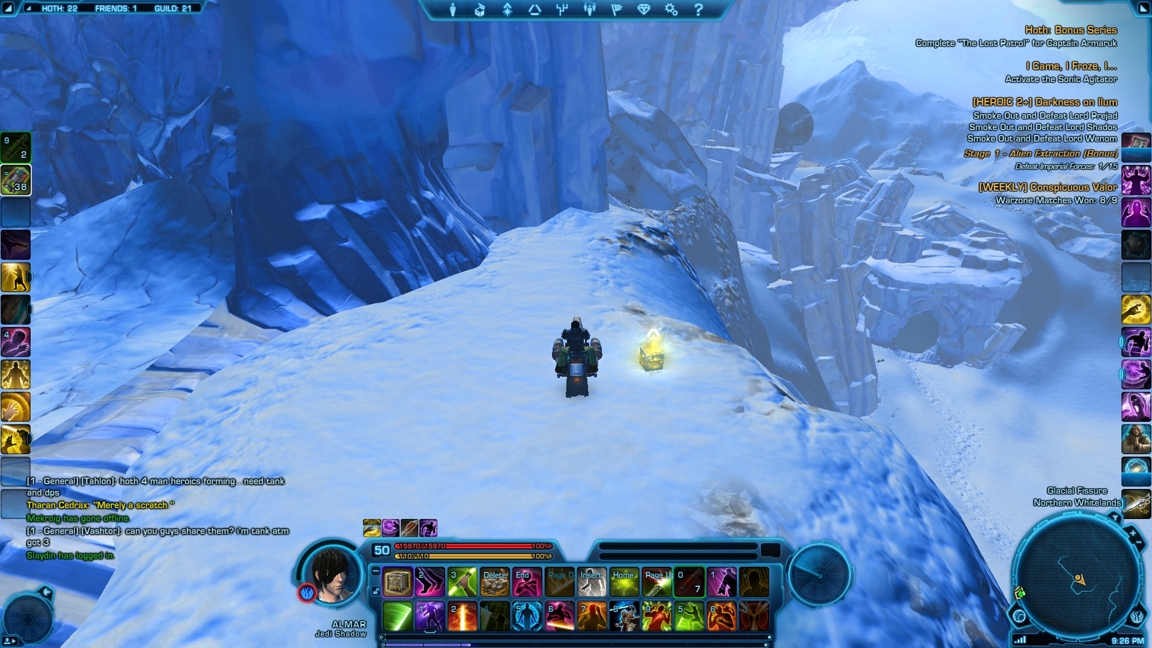Click the General chat message from Tahlon
Image resolution: width=1152 pixels, height=648 pixels.
155,482
